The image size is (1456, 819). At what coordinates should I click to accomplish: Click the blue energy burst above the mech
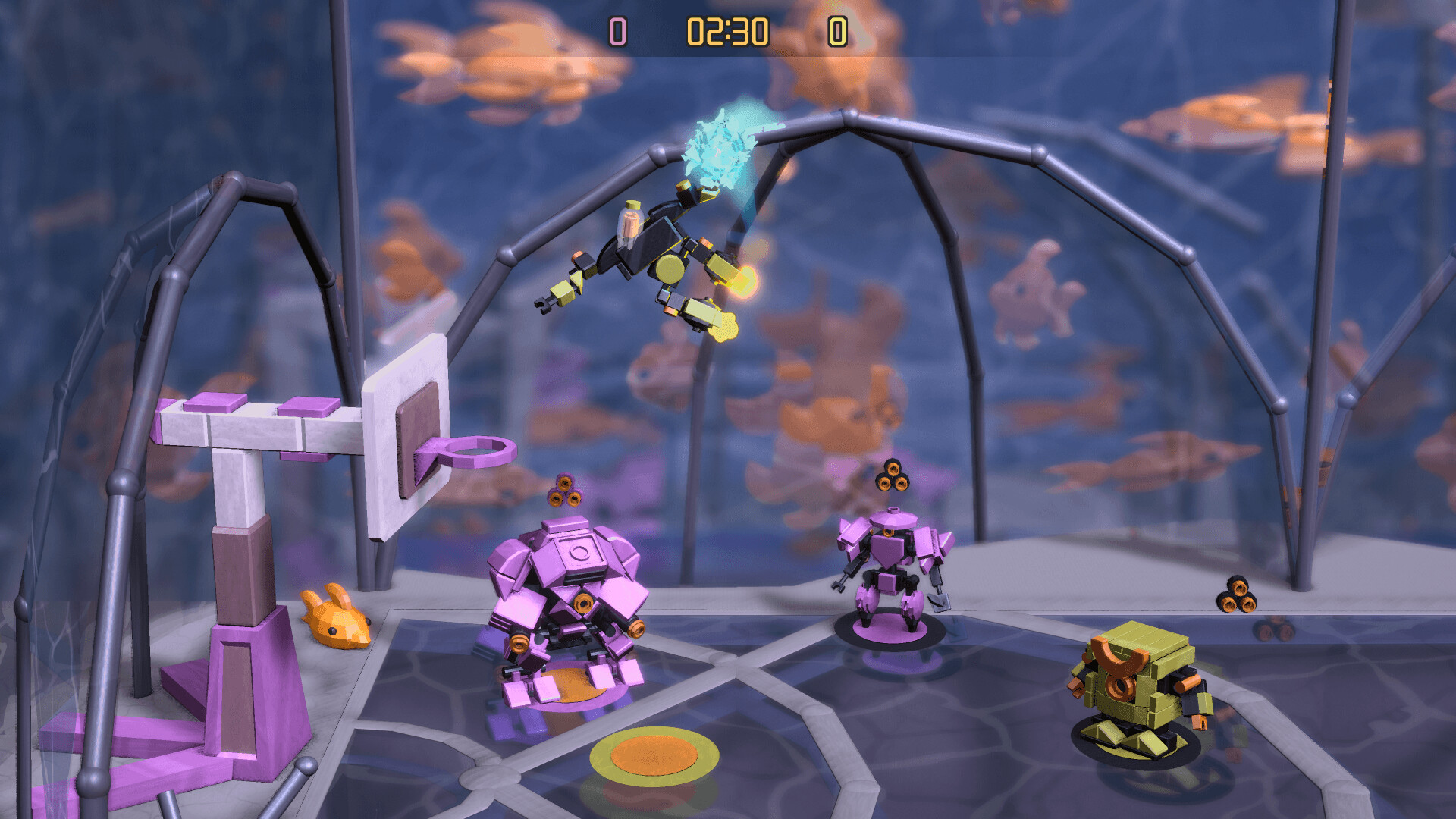tap(720, 144)
